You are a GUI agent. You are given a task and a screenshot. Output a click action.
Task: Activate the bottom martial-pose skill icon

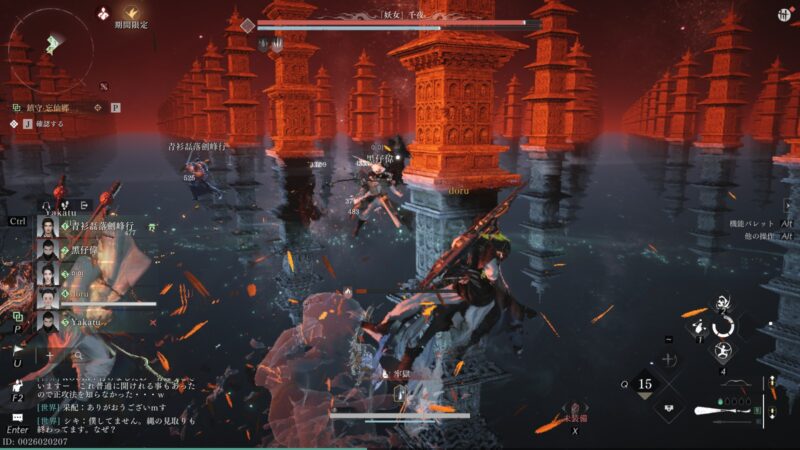[721, 351]
